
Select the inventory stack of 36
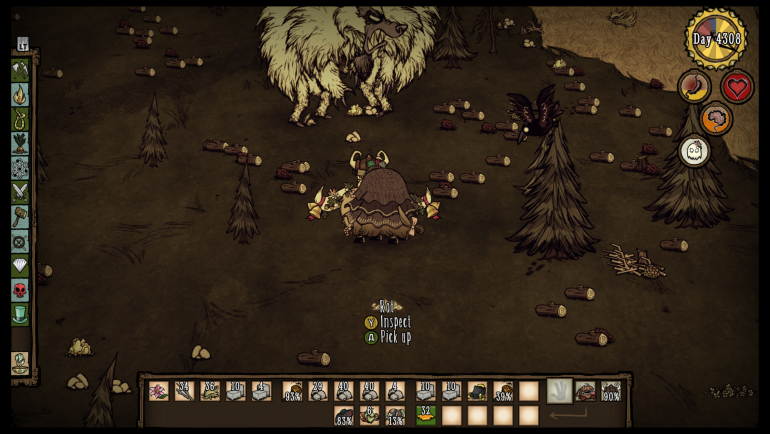[x=210, y=391]
